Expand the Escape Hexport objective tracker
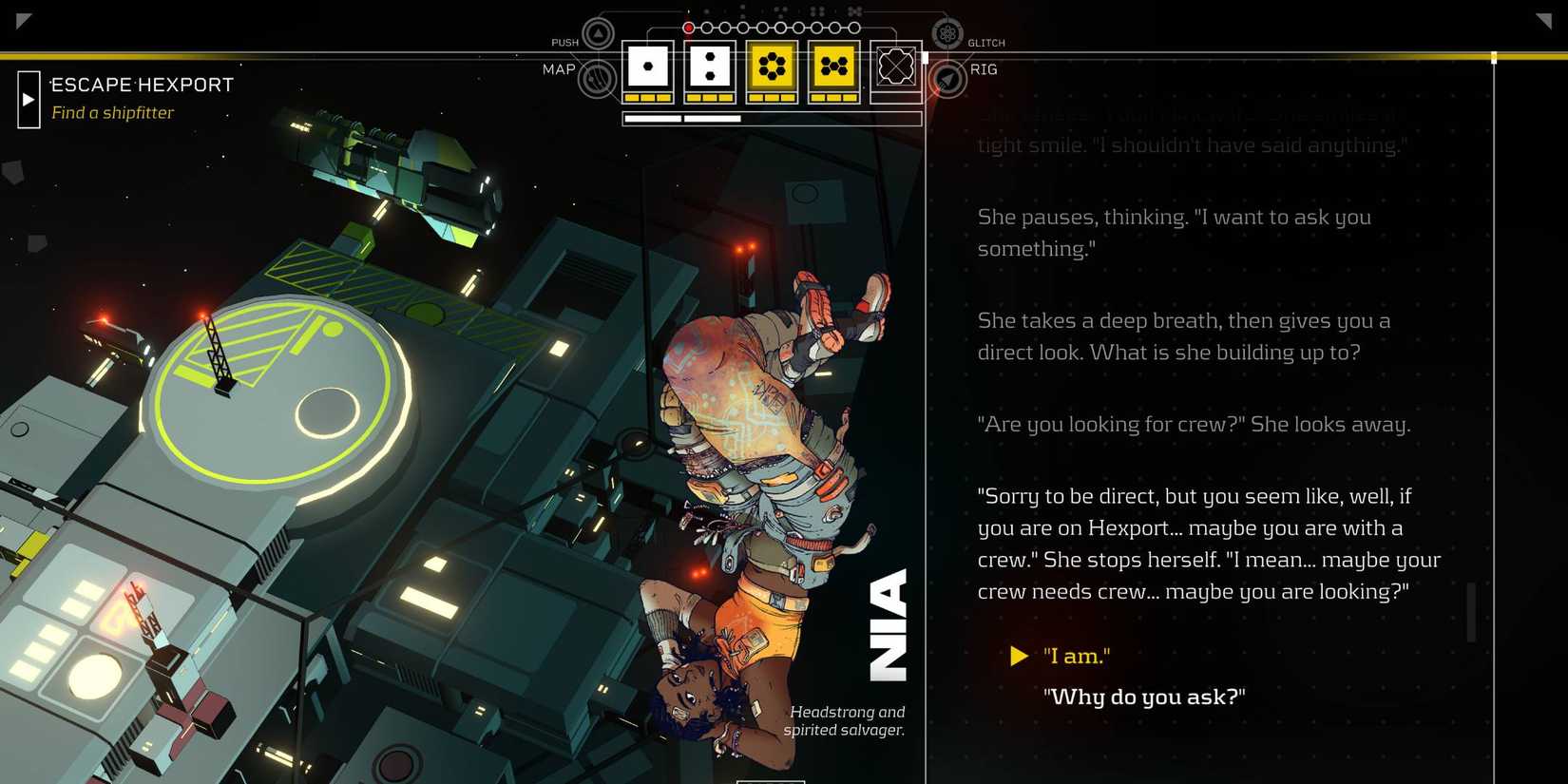Screen dimensions: 1568x784 pos(29,99)
